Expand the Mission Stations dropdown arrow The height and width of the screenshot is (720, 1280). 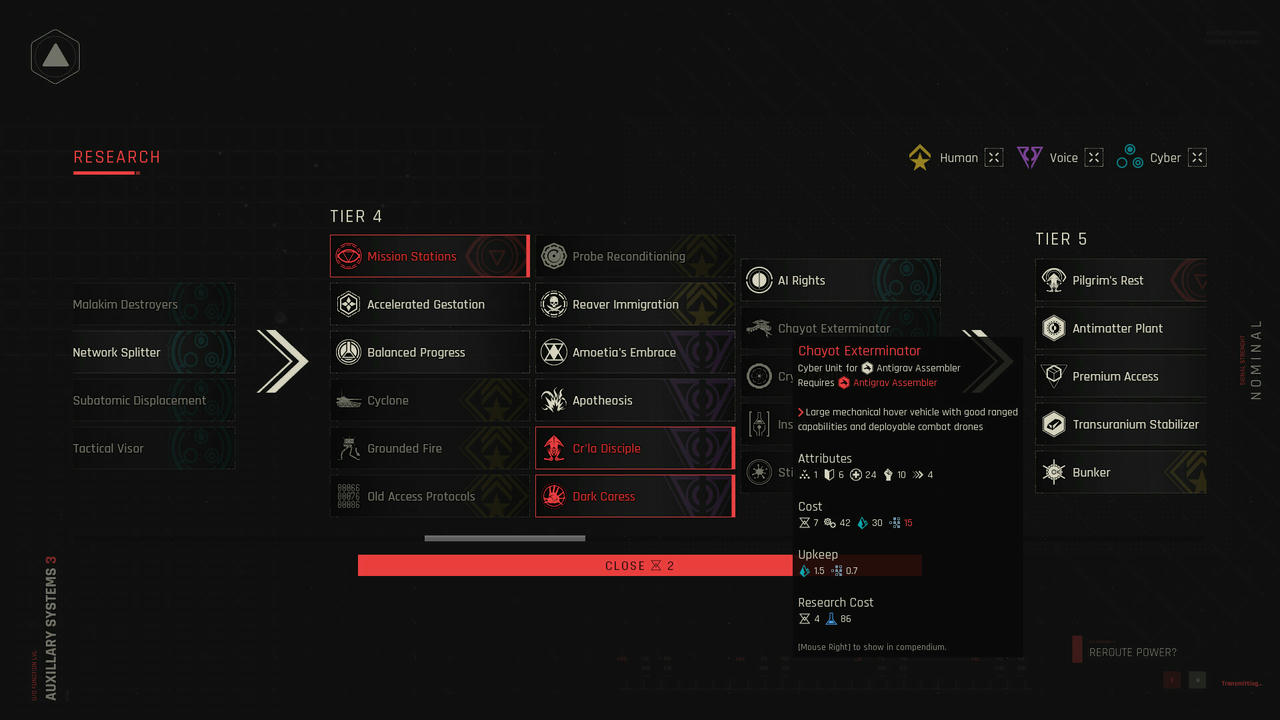click(497, 256)
